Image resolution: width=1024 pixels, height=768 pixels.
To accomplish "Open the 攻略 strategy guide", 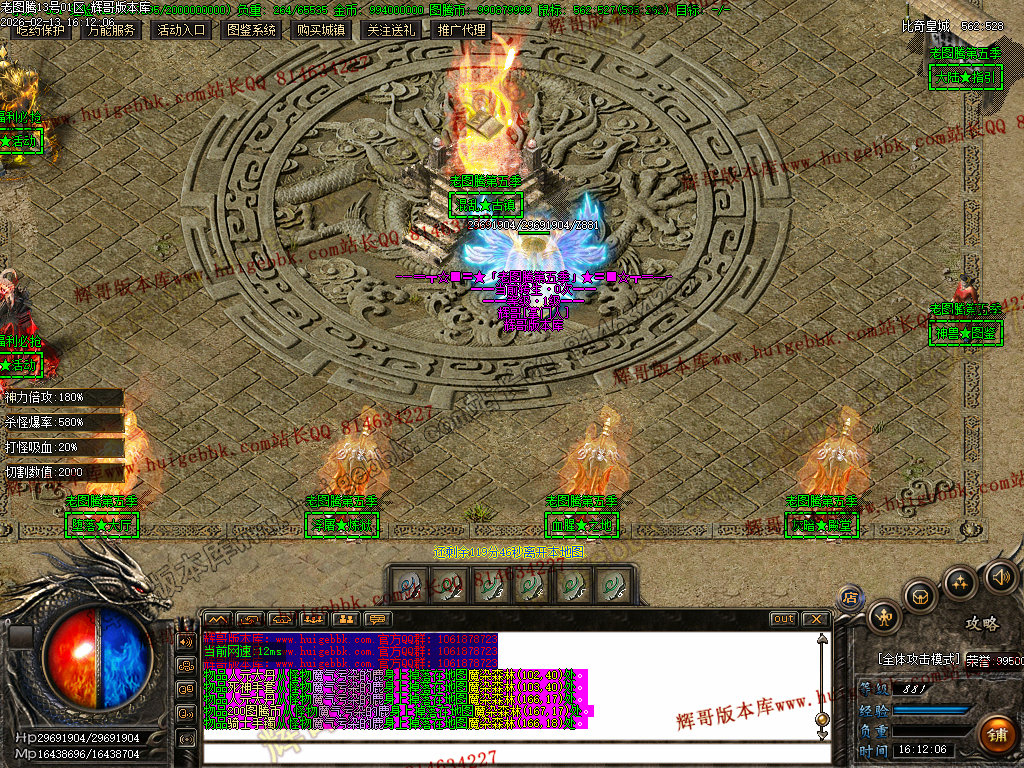I will pyautogui.click(x=981, y=623).
